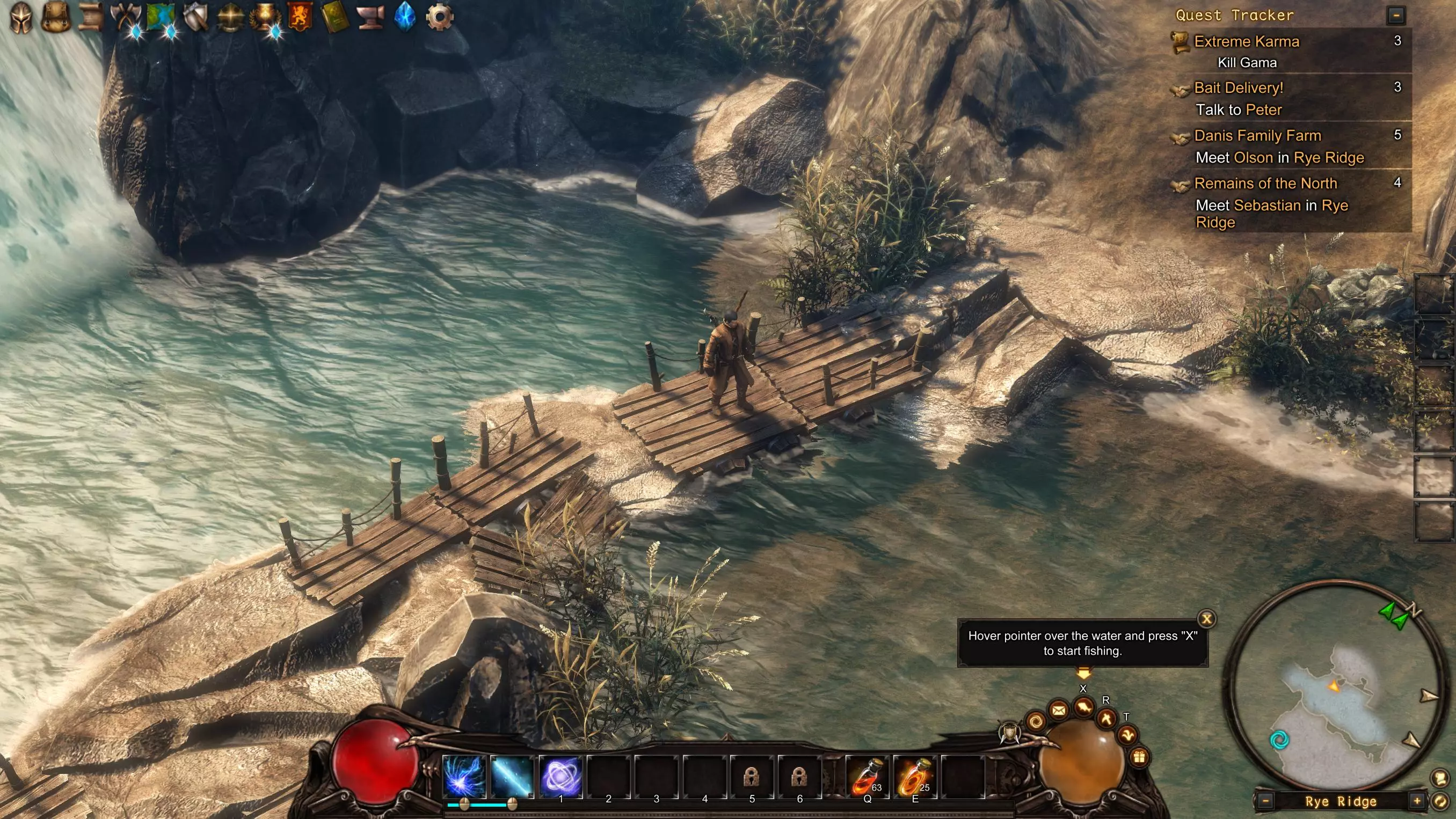This screenshot has width=1456, height=819.
Task: Activate the fishing action button
Action: (x=1083, y=707)
